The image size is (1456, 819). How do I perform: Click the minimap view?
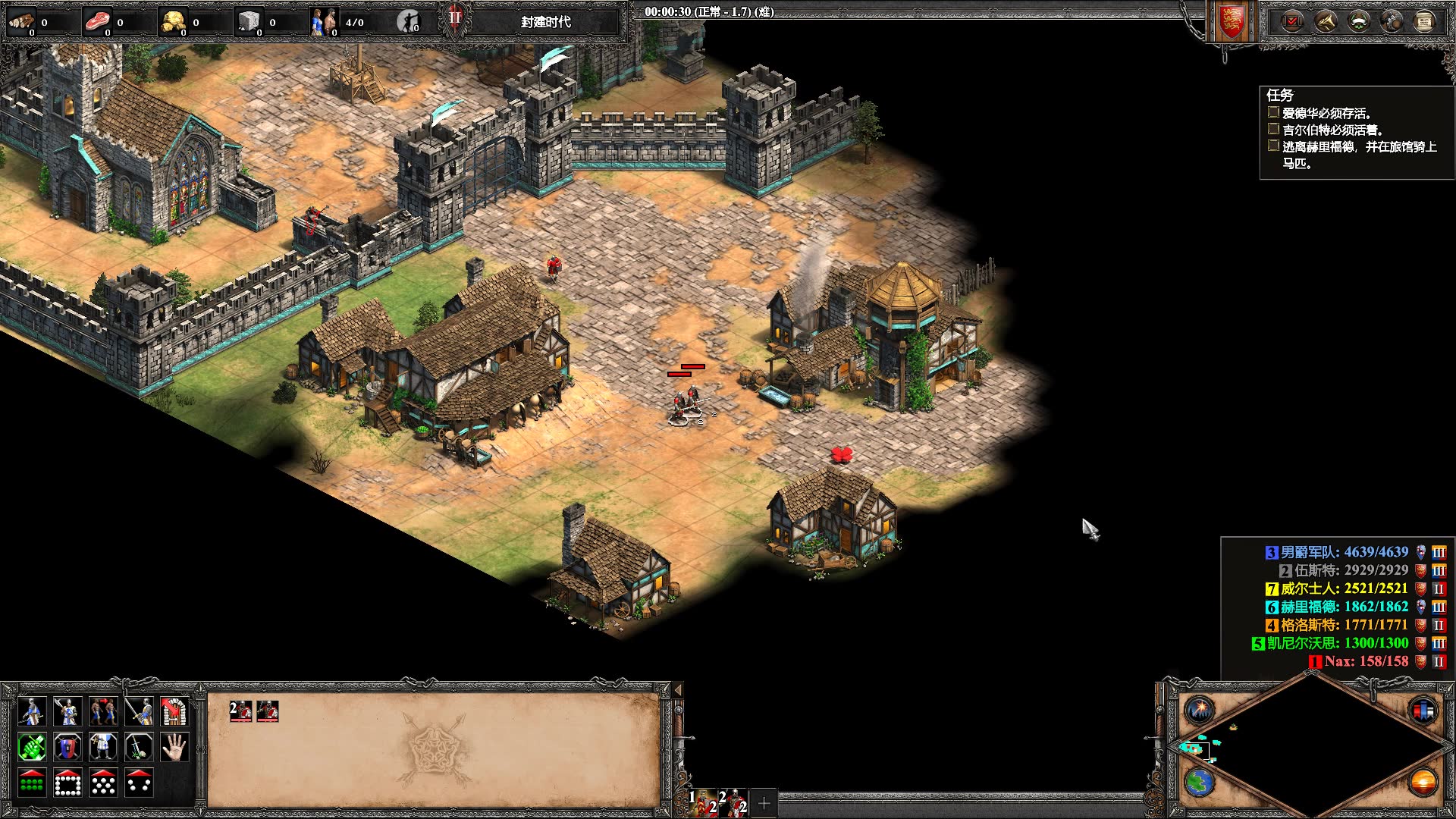pos(1312,747)
